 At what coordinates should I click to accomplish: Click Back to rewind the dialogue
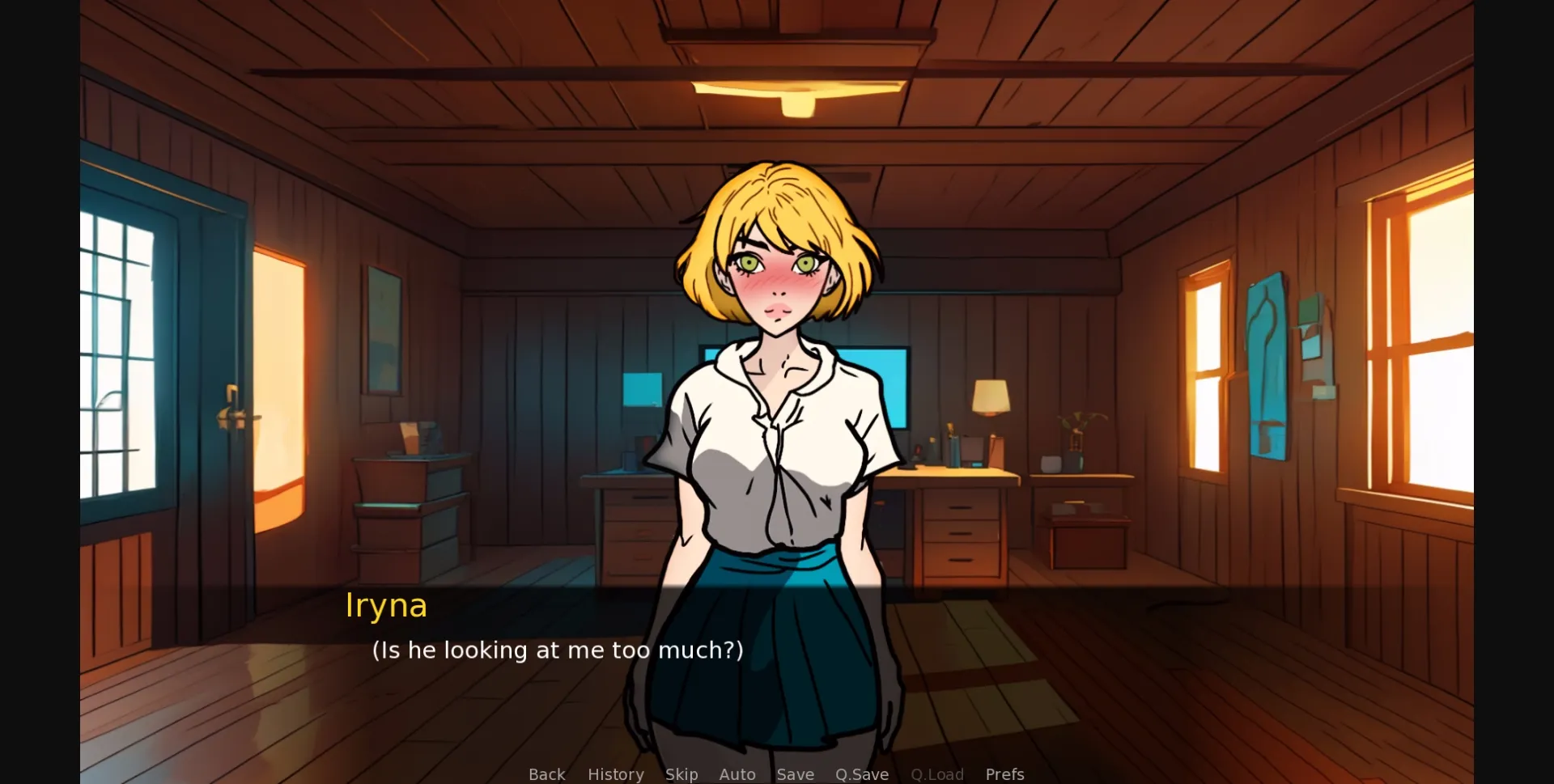547,774
